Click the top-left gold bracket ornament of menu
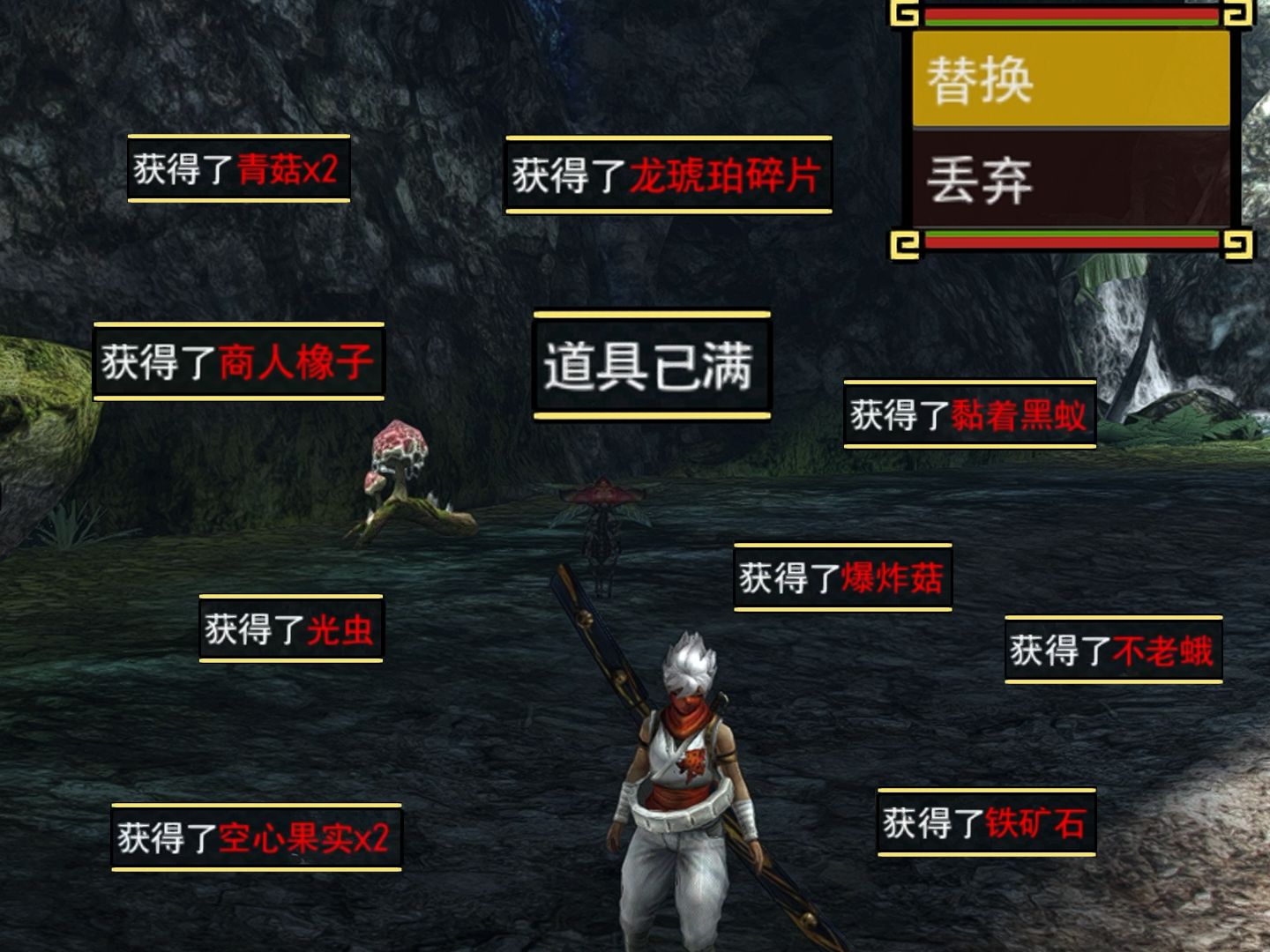 click(904, 12)
